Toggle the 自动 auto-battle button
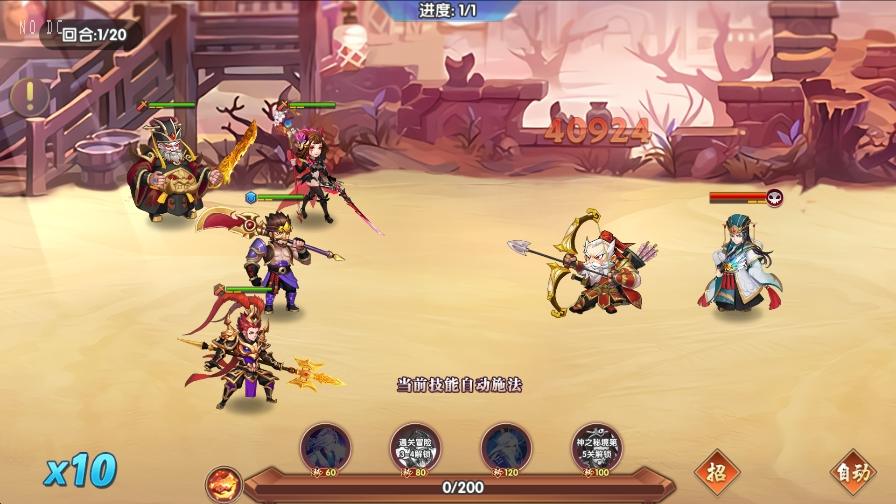This screenshot has height=504, width=896. [852, 472]
